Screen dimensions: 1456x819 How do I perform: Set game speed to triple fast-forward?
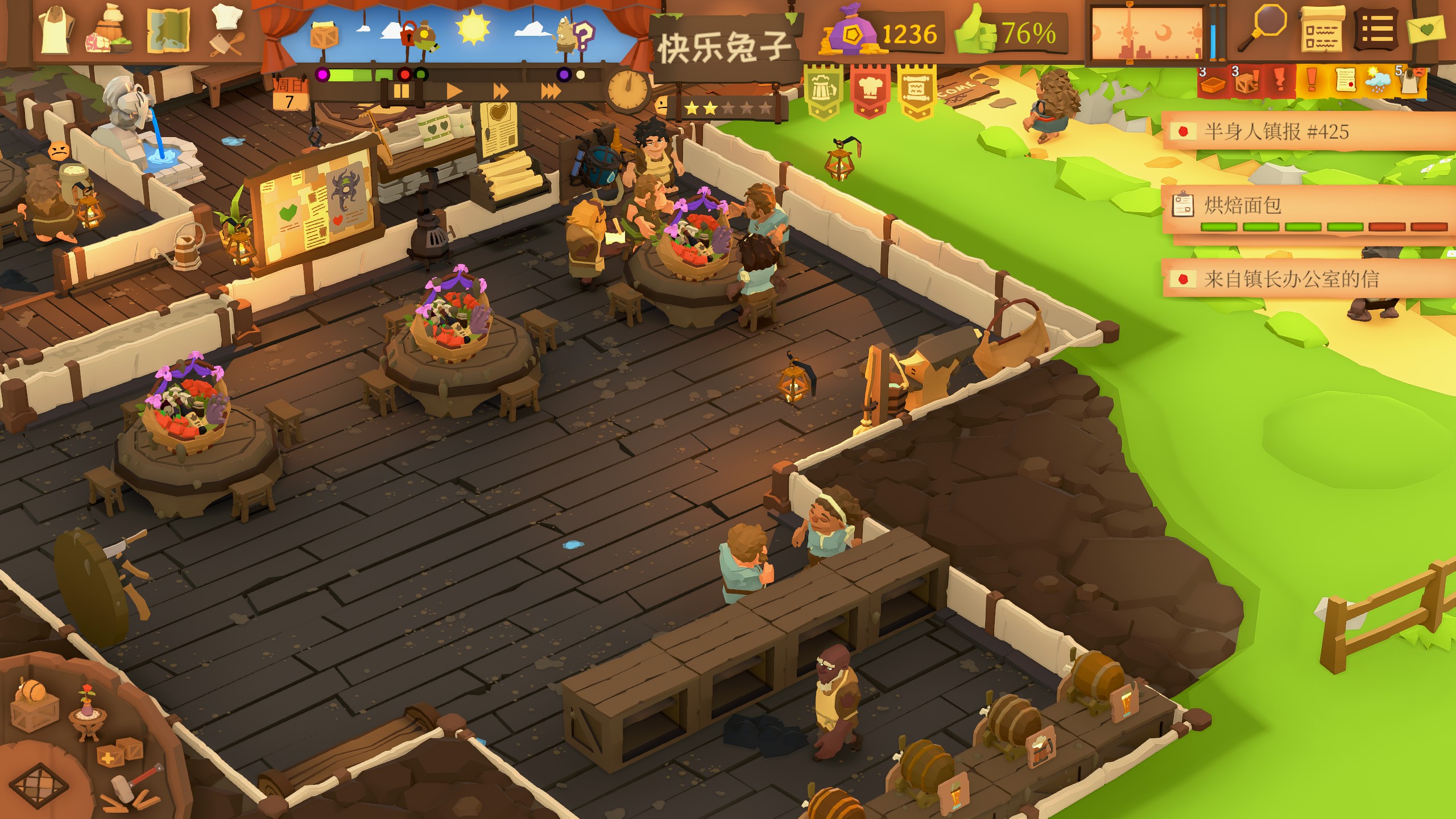551,91
